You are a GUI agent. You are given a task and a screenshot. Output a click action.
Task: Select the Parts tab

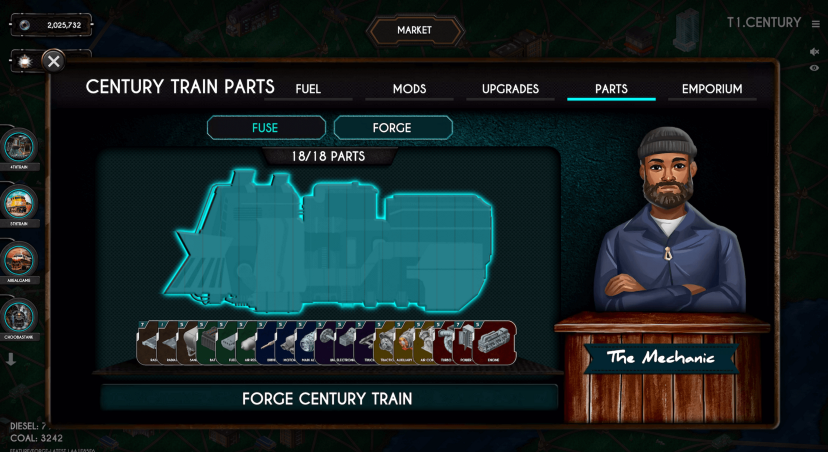click(611, 89)
